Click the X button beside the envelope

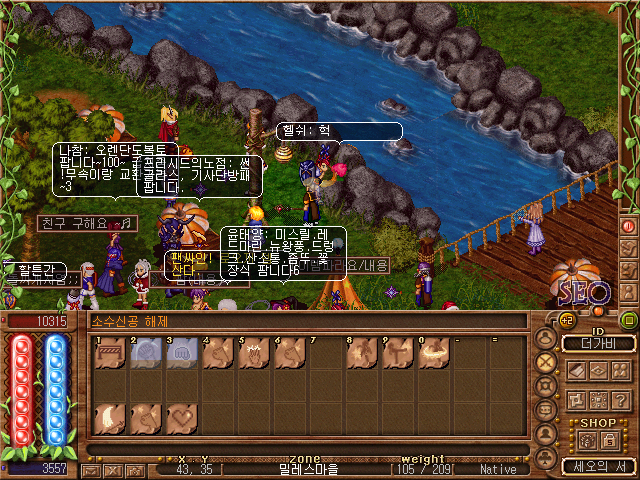[113, 469]
